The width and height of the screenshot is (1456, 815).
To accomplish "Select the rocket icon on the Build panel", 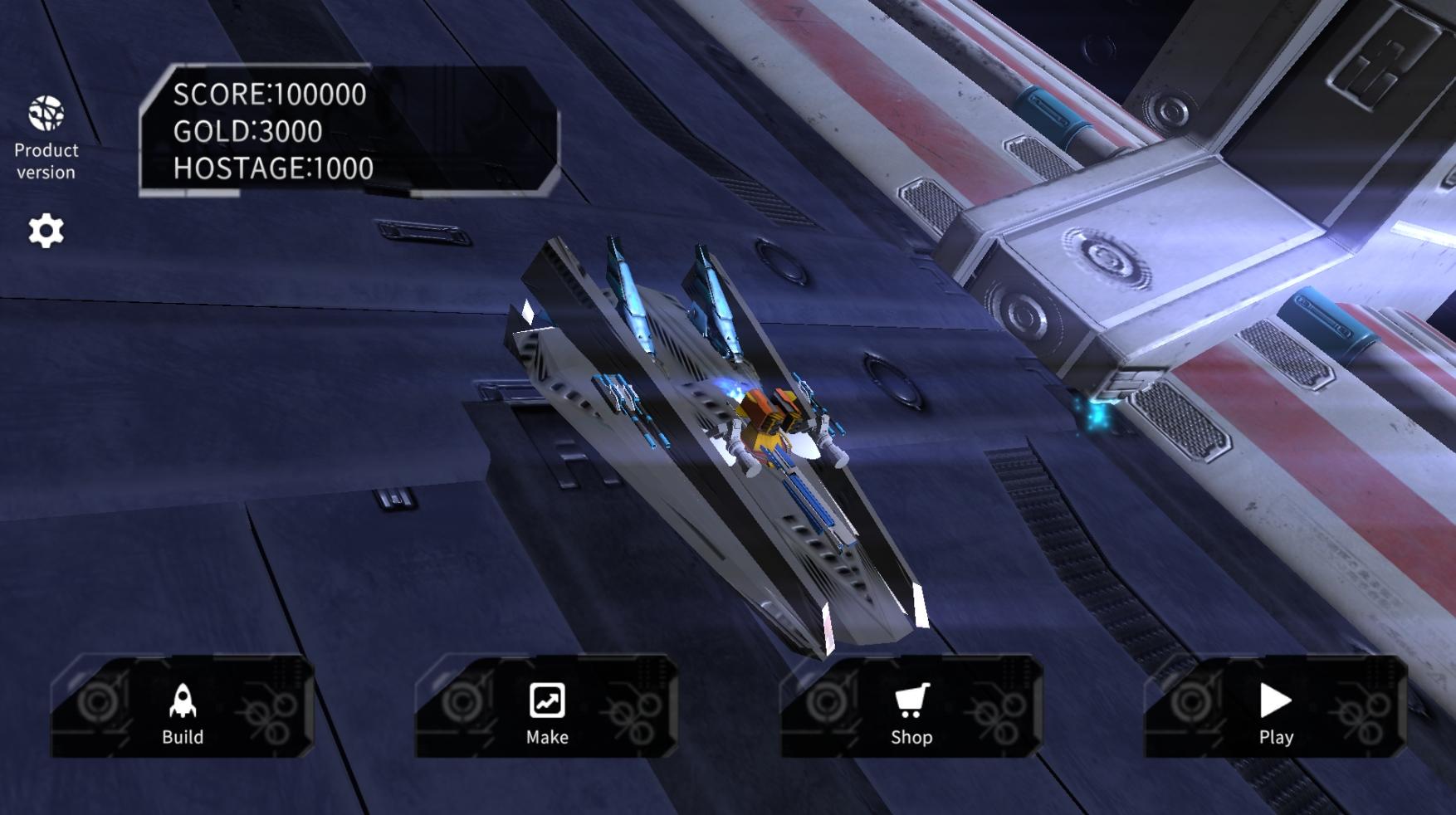I will point(183,701).
